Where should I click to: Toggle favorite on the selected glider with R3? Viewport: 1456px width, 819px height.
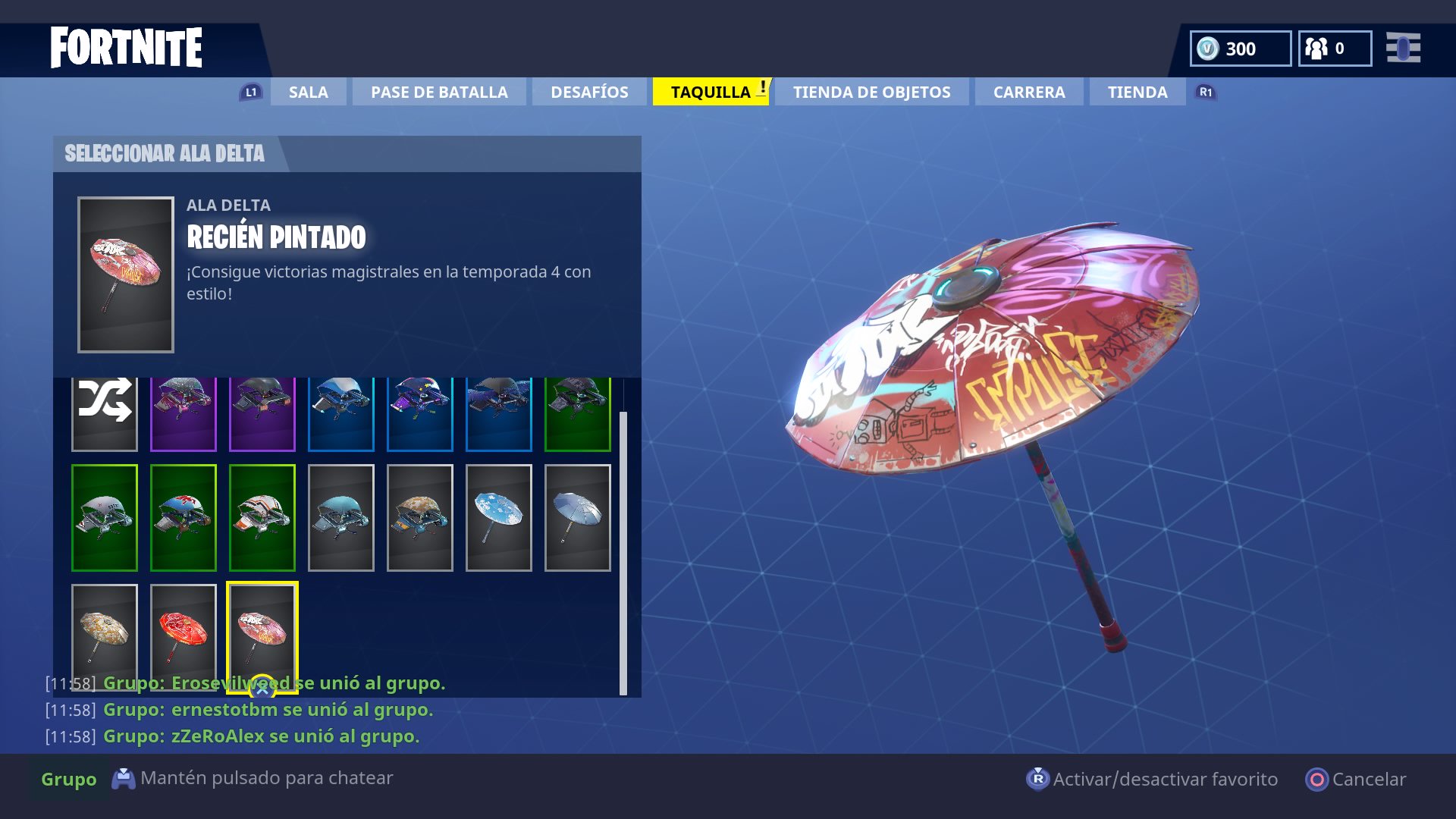pyautogui.click(x=1038, y=779)
